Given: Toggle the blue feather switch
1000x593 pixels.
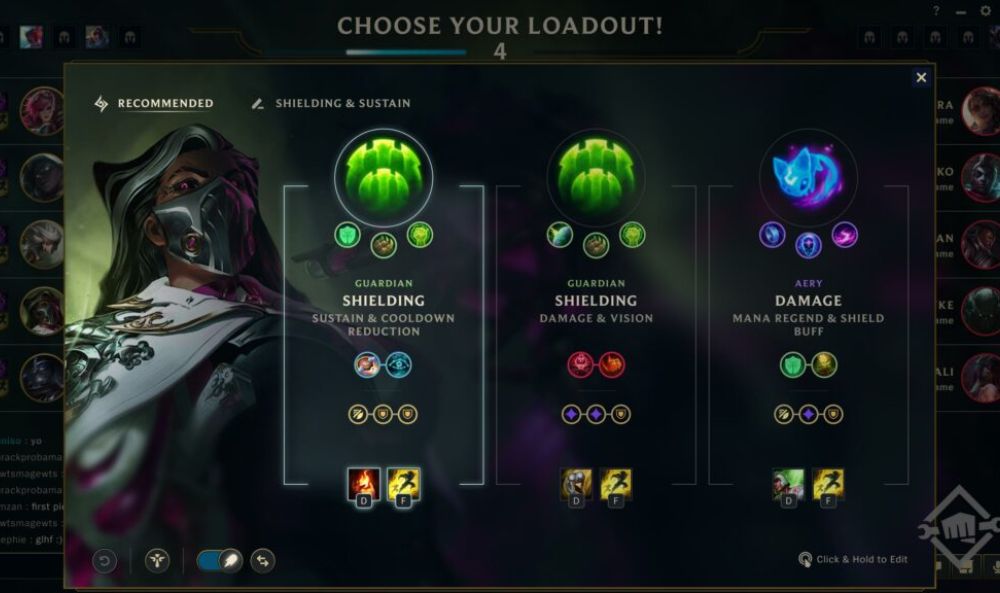Looking at the screenshot, I should [216, 561].
